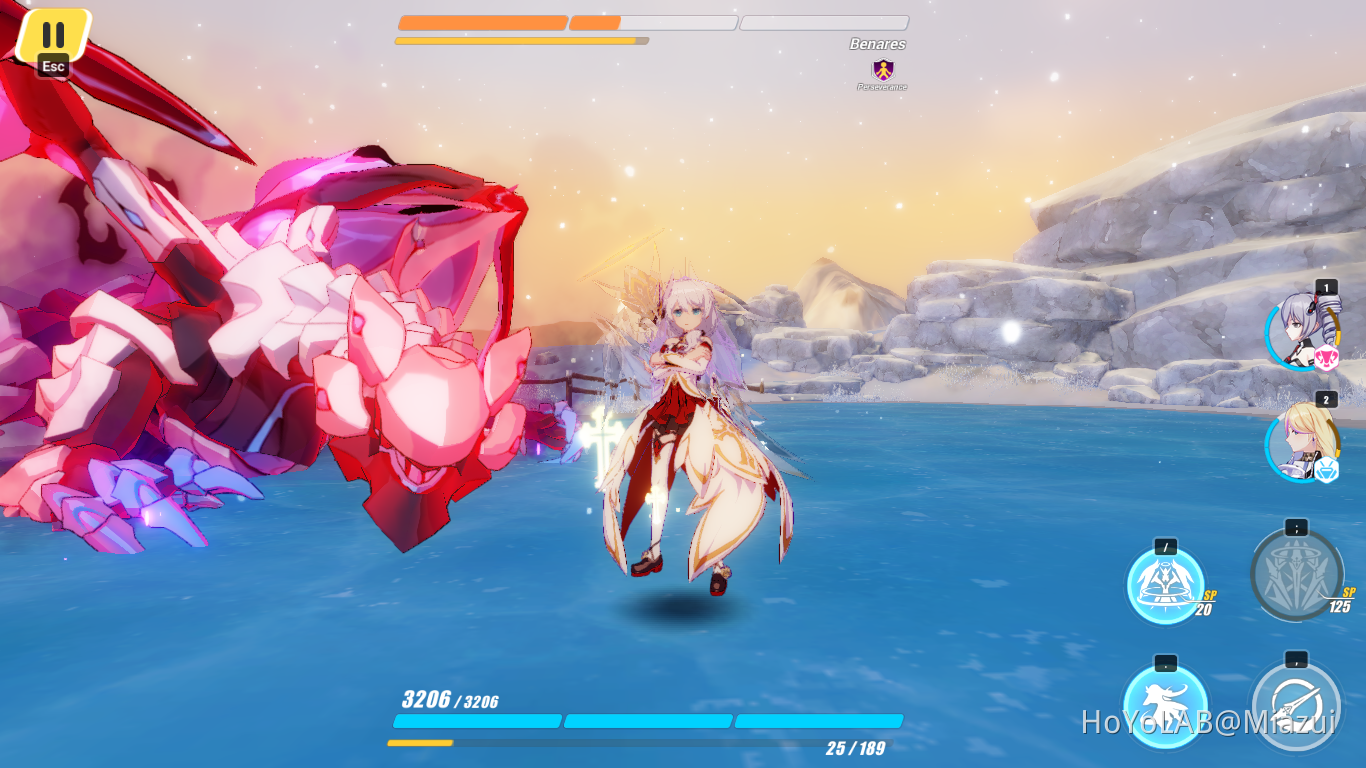This screenshot has height=768, width=1366.
Task: Click the Benares boss name label
Action: pyautogui.click(x=877, y=44)
